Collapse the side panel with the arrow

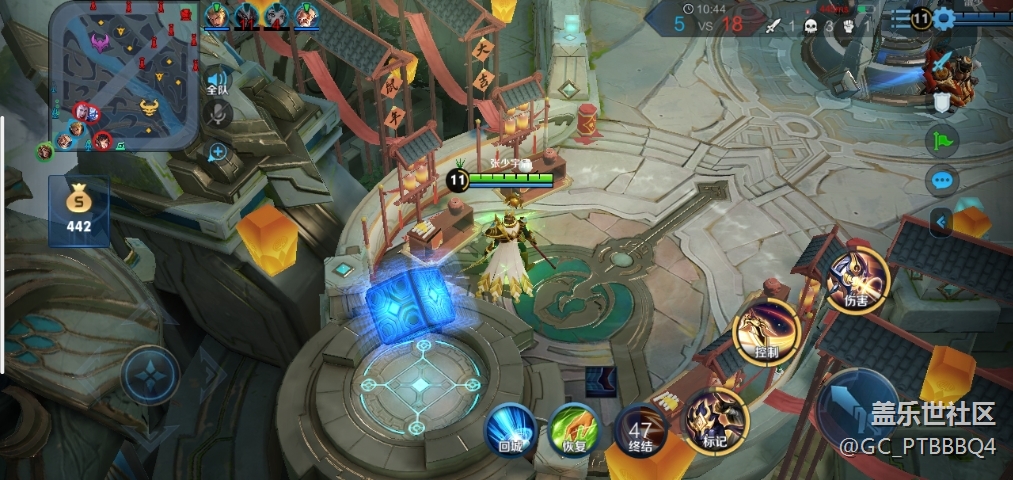(x=941, y=221)
